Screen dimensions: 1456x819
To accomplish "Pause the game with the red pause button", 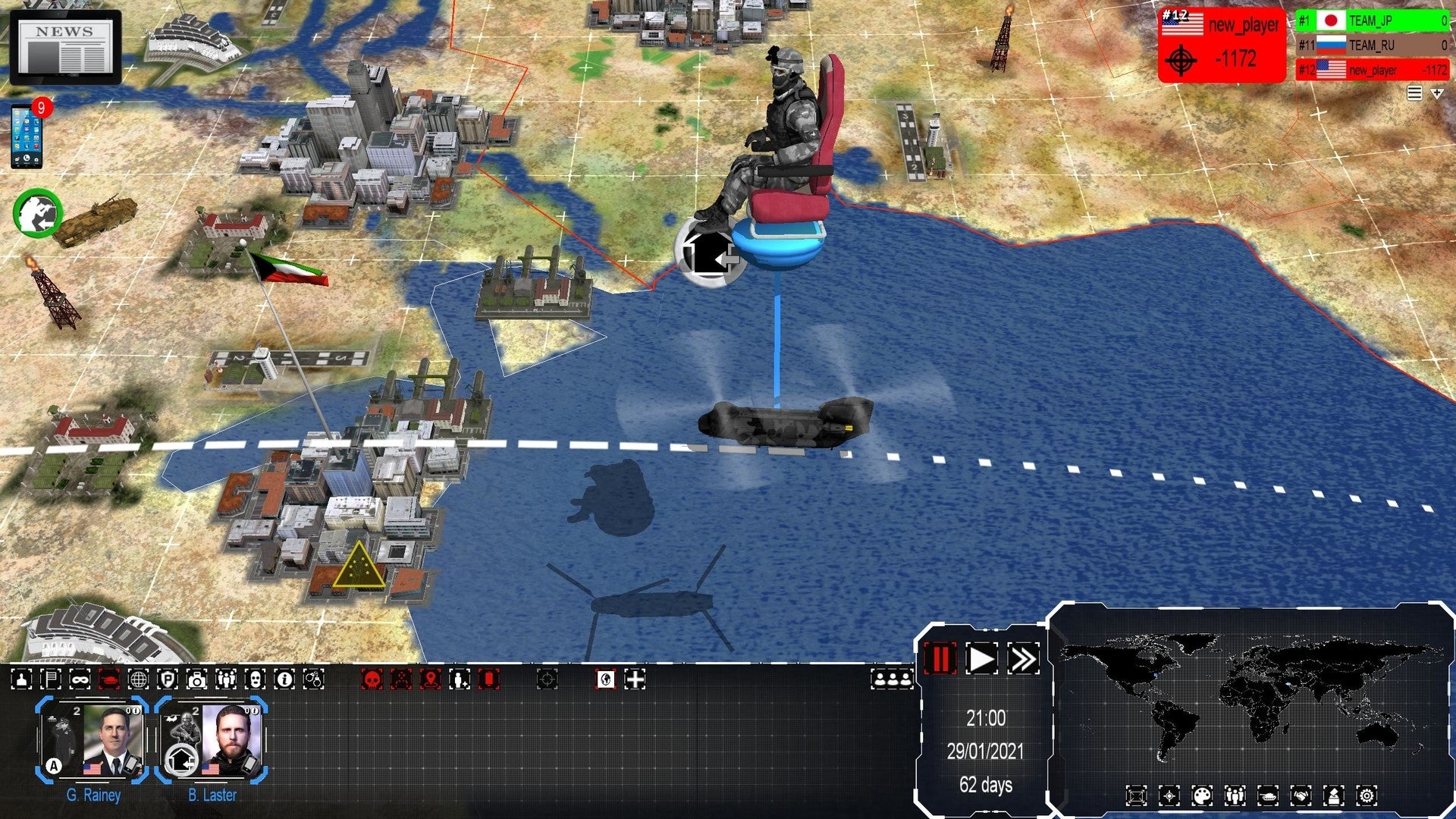I will (940, 660).
